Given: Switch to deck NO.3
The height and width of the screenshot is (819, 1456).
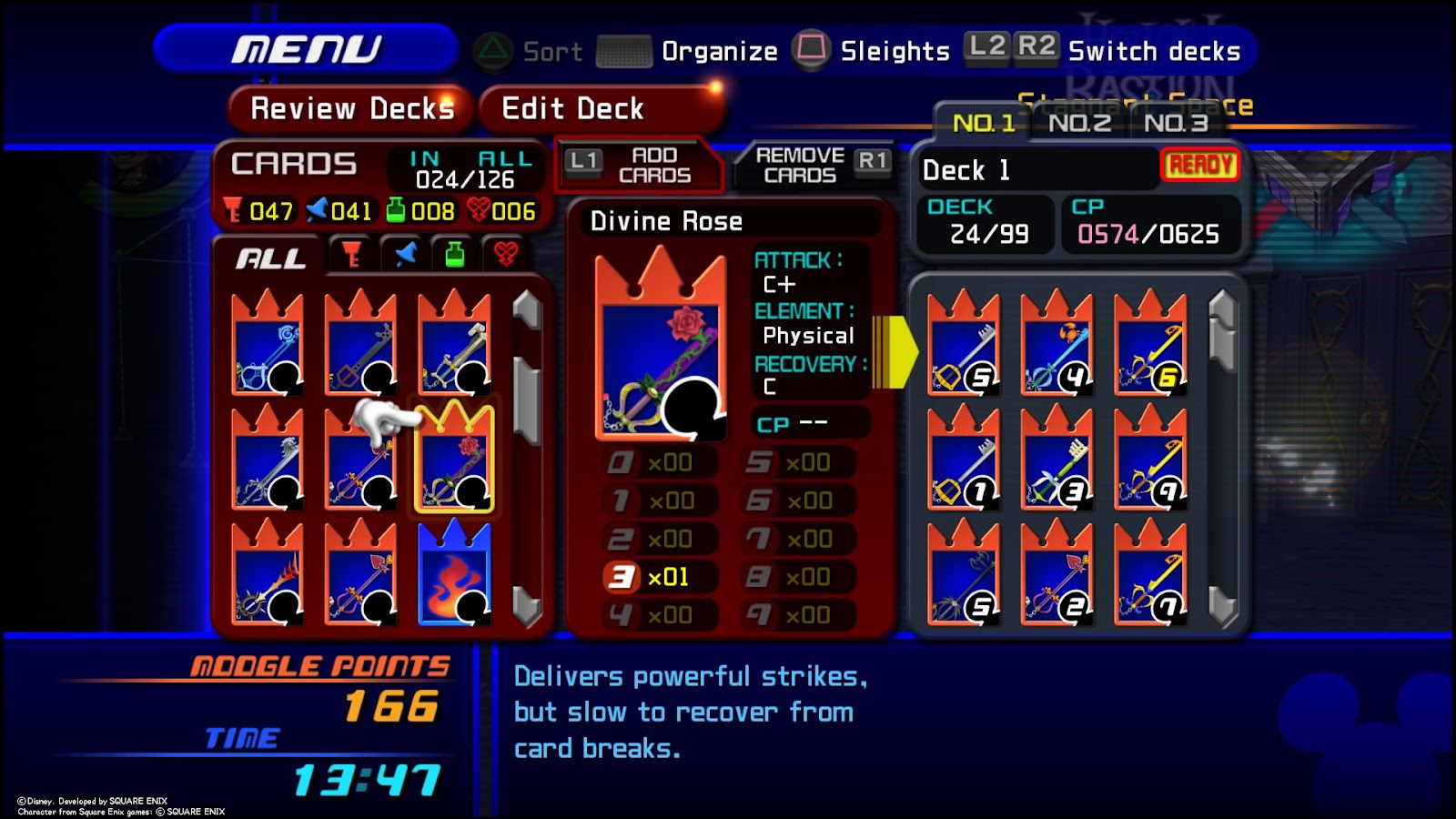Looking at the screenshot, I should pyautogui.click(x=1176, y=123).
